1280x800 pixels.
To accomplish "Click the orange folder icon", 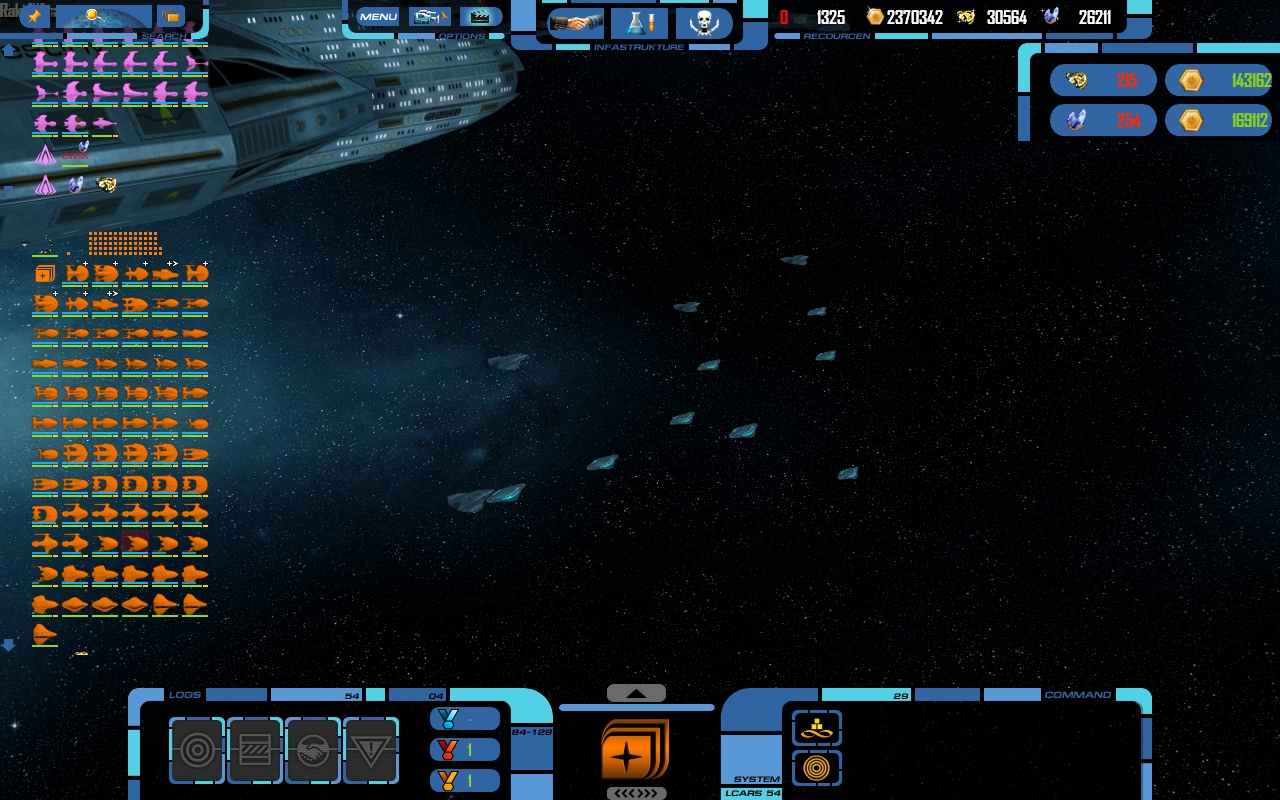I will point(171,17).
